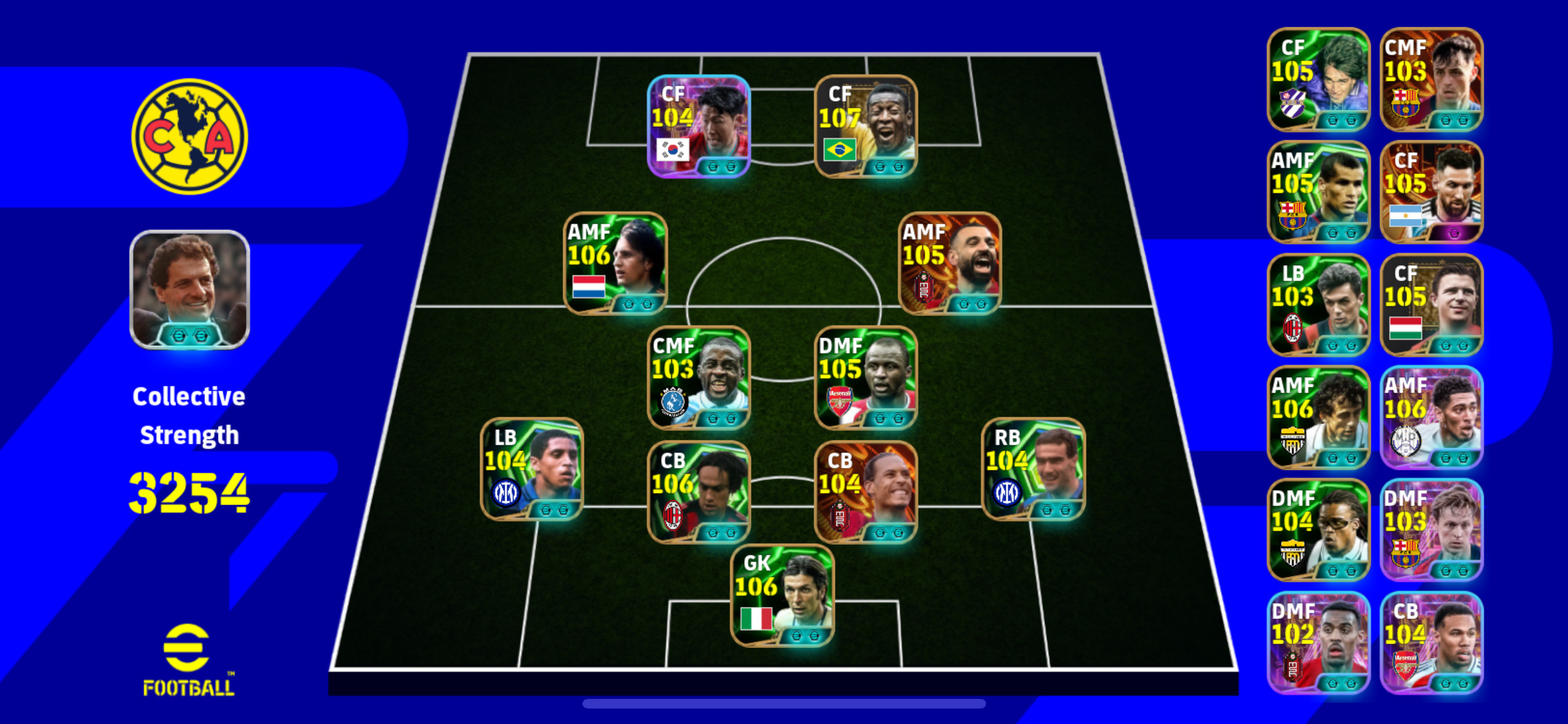Select the LB 104 Inter card
Image resolution: width=1568 pixels, height=724 pixels.
point(532,469)
